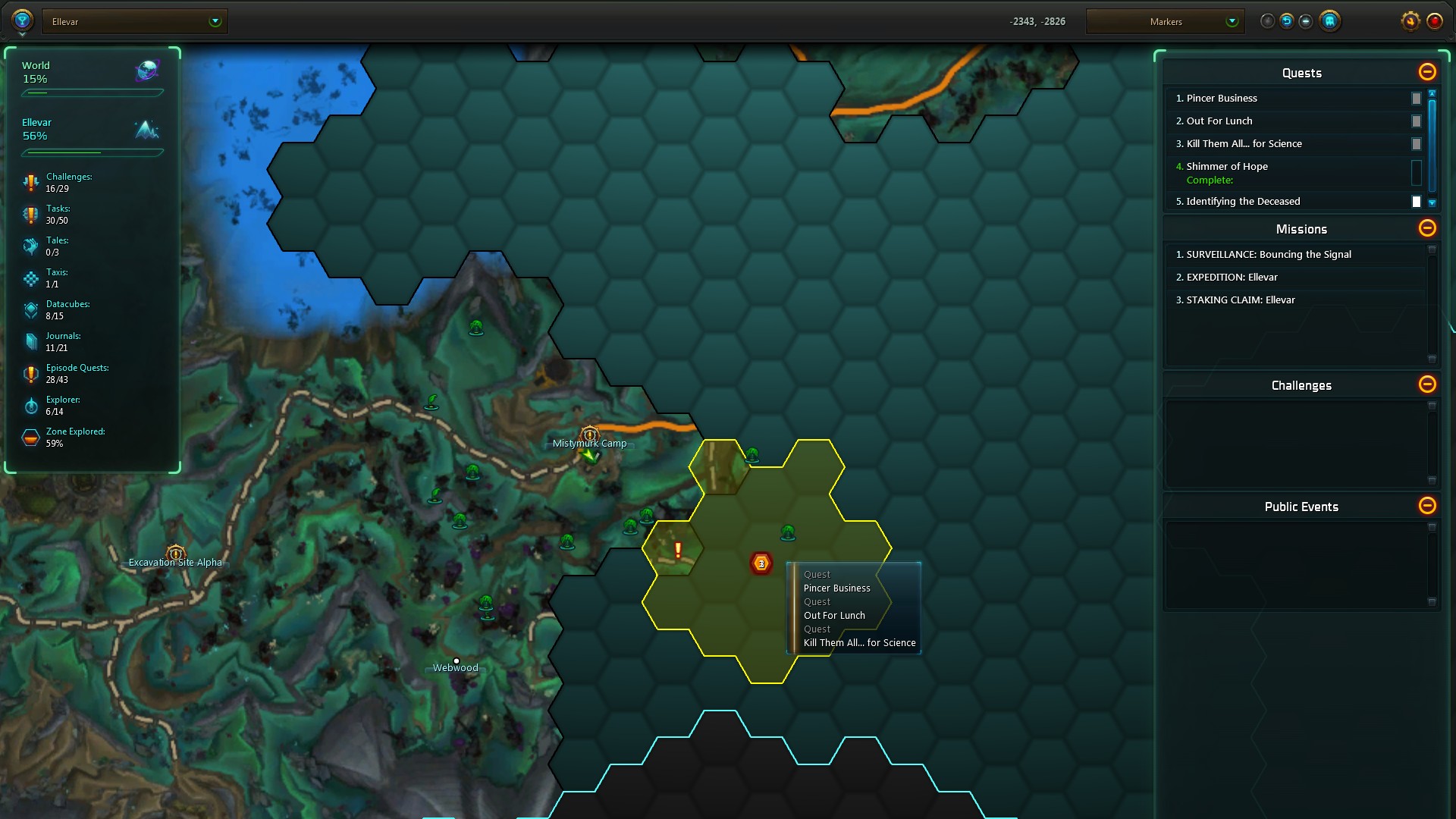The image size is (1456, 819).
Task: Click the Mistymurk Camp map marker
Action: pyautogui.click(x=589, y=435)
